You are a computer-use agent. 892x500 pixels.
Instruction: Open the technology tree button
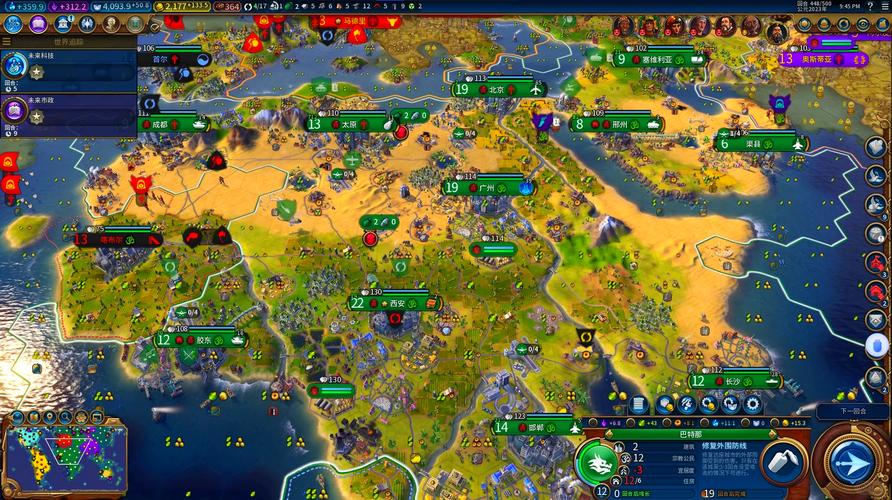(15, 23)
